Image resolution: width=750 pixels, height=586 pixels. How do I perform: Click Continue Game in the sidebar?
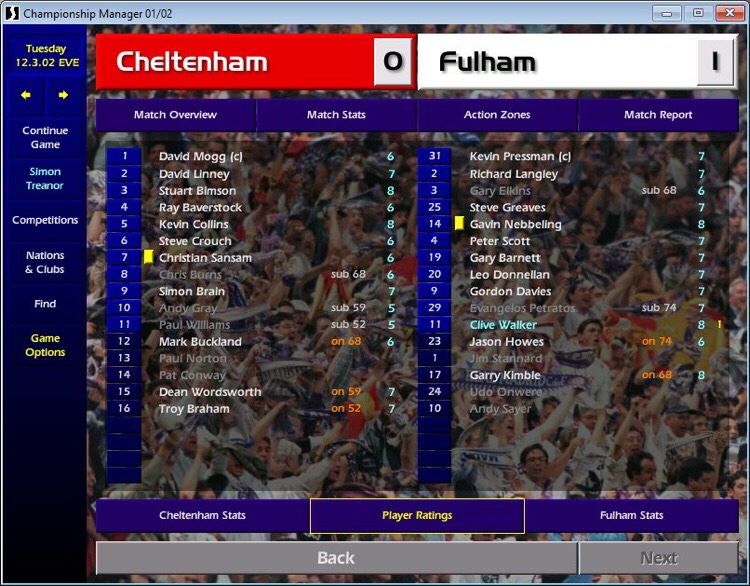click(45, 137)
